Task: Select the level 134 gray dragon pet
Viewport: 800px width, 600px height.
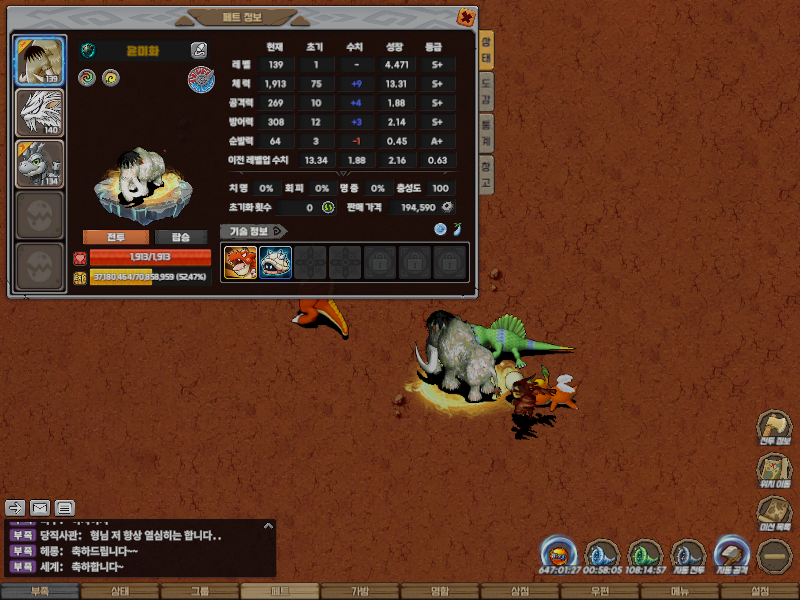Action: pos(40,163)
